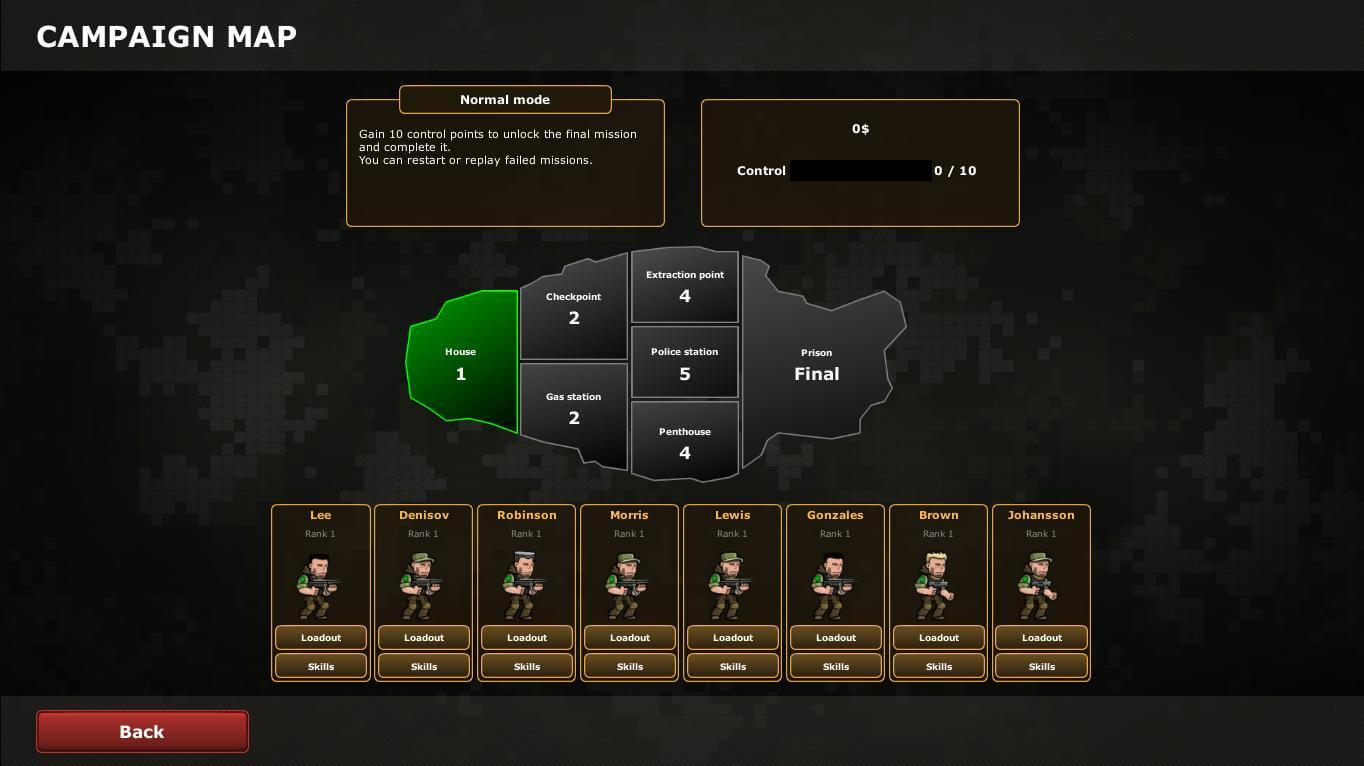Screen dimensions: 1364x766
Task: Choose the Penthouse mission tile
Action: pos(685,443)
